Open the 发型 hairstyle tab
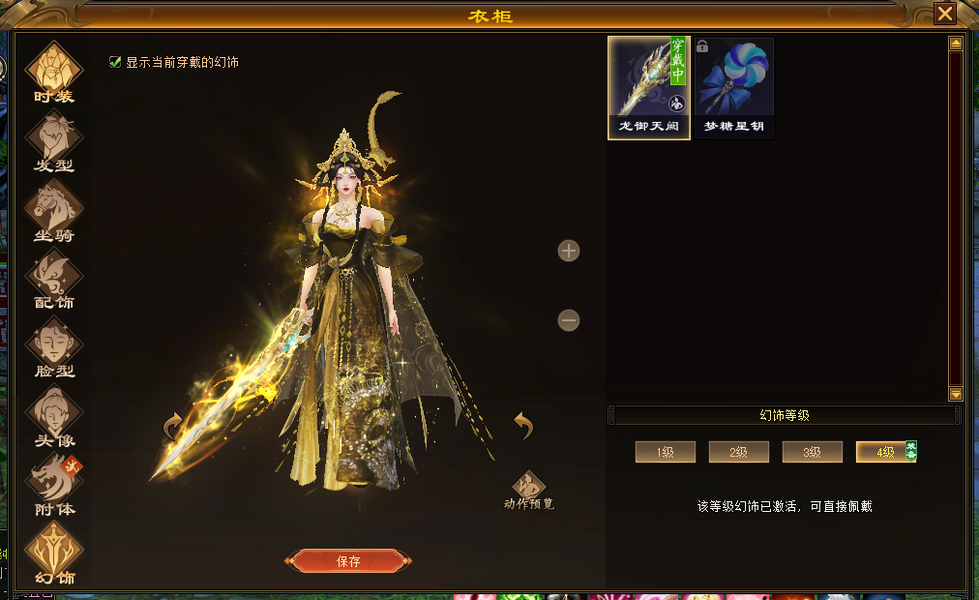Image resolution: width=979 pixels, height=600 pixels. pos(54,140)
